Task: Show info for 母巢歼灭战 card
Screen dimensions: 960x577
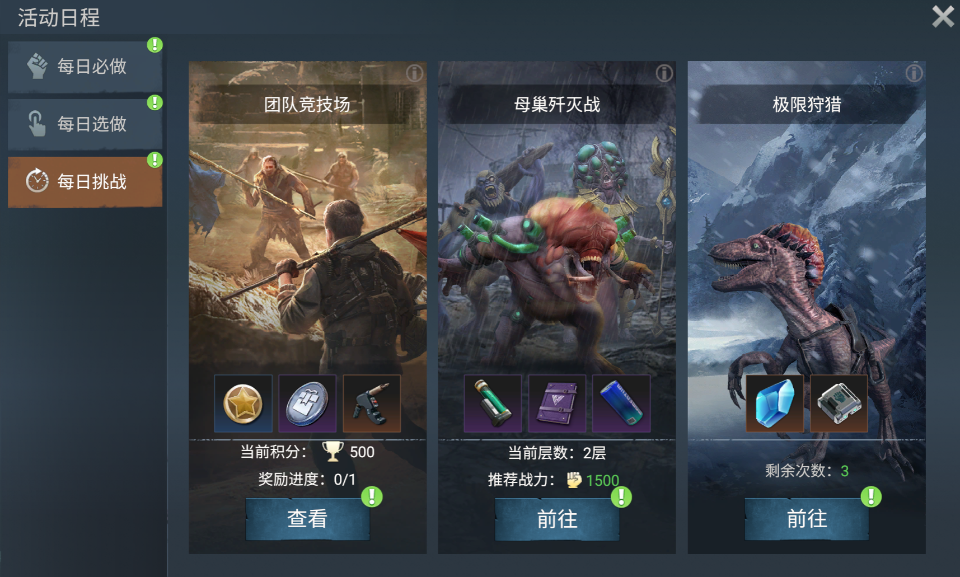Action: [x=664, y=73]
